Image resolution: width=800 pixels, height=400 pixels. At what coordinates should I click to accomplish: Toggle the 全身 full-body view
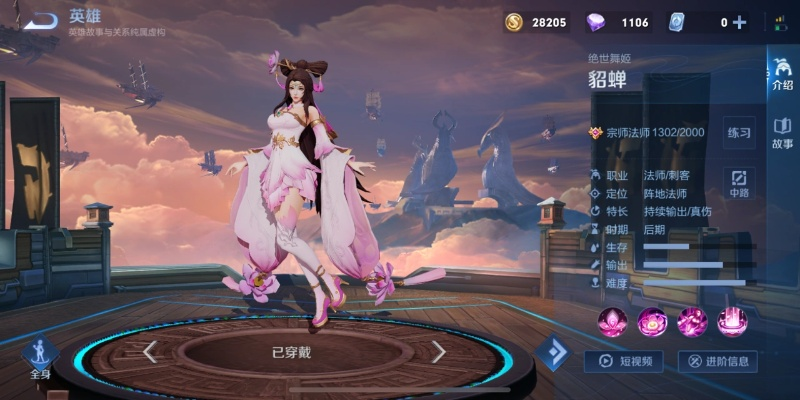coord(40,358)
